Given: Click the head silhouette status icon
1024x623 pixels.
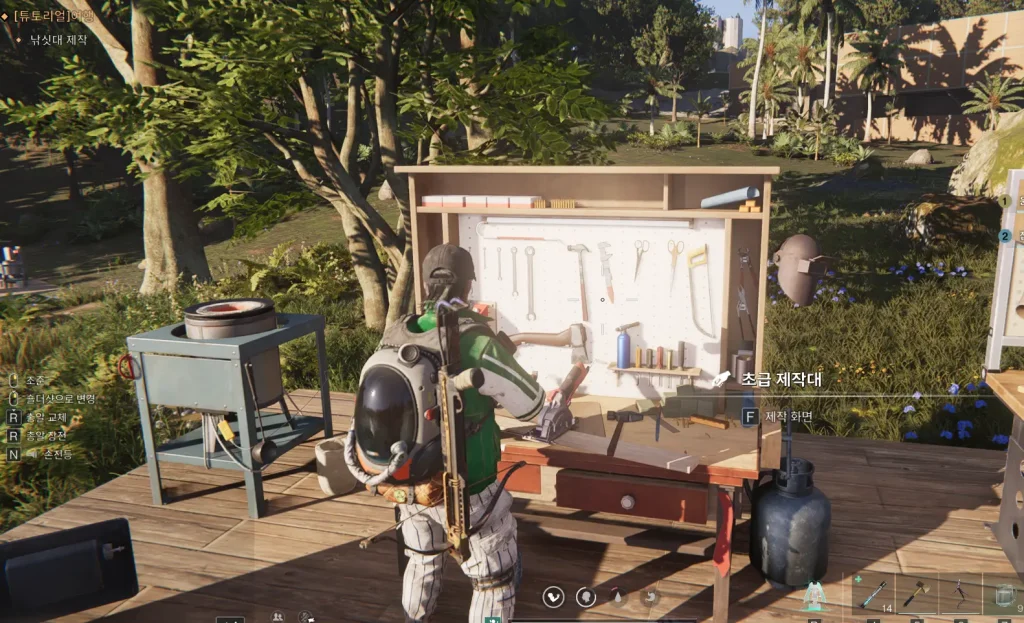Looking at the screenshot, I should click(586, 597).
